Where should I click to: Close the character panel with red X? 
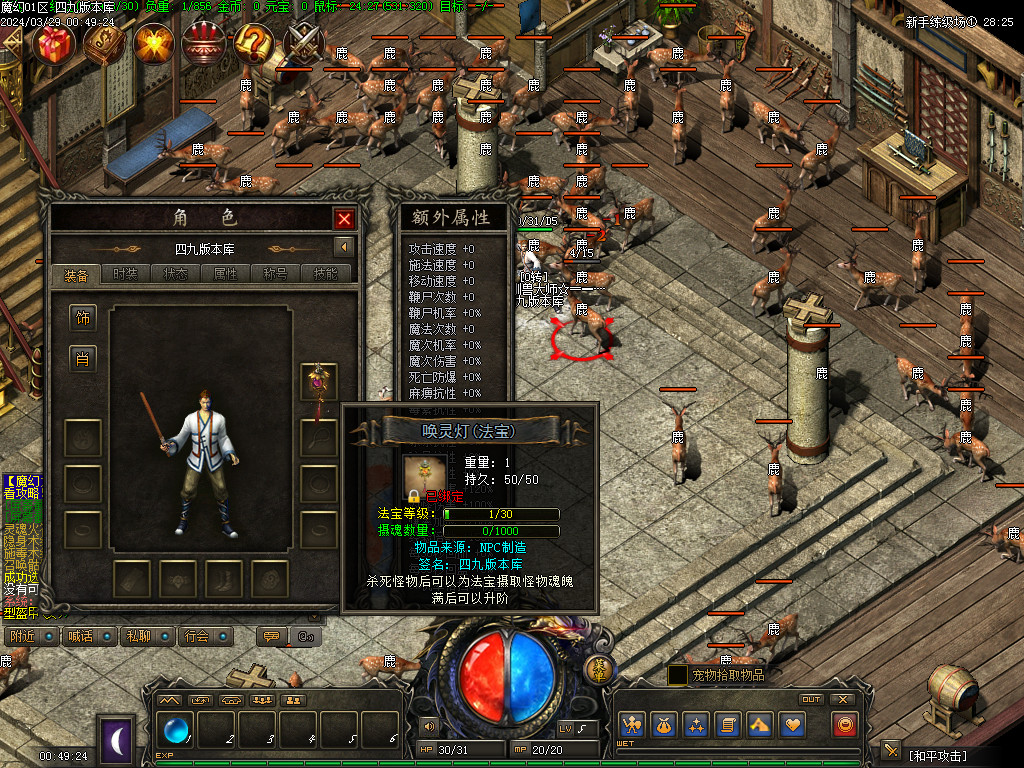point(345,219)
